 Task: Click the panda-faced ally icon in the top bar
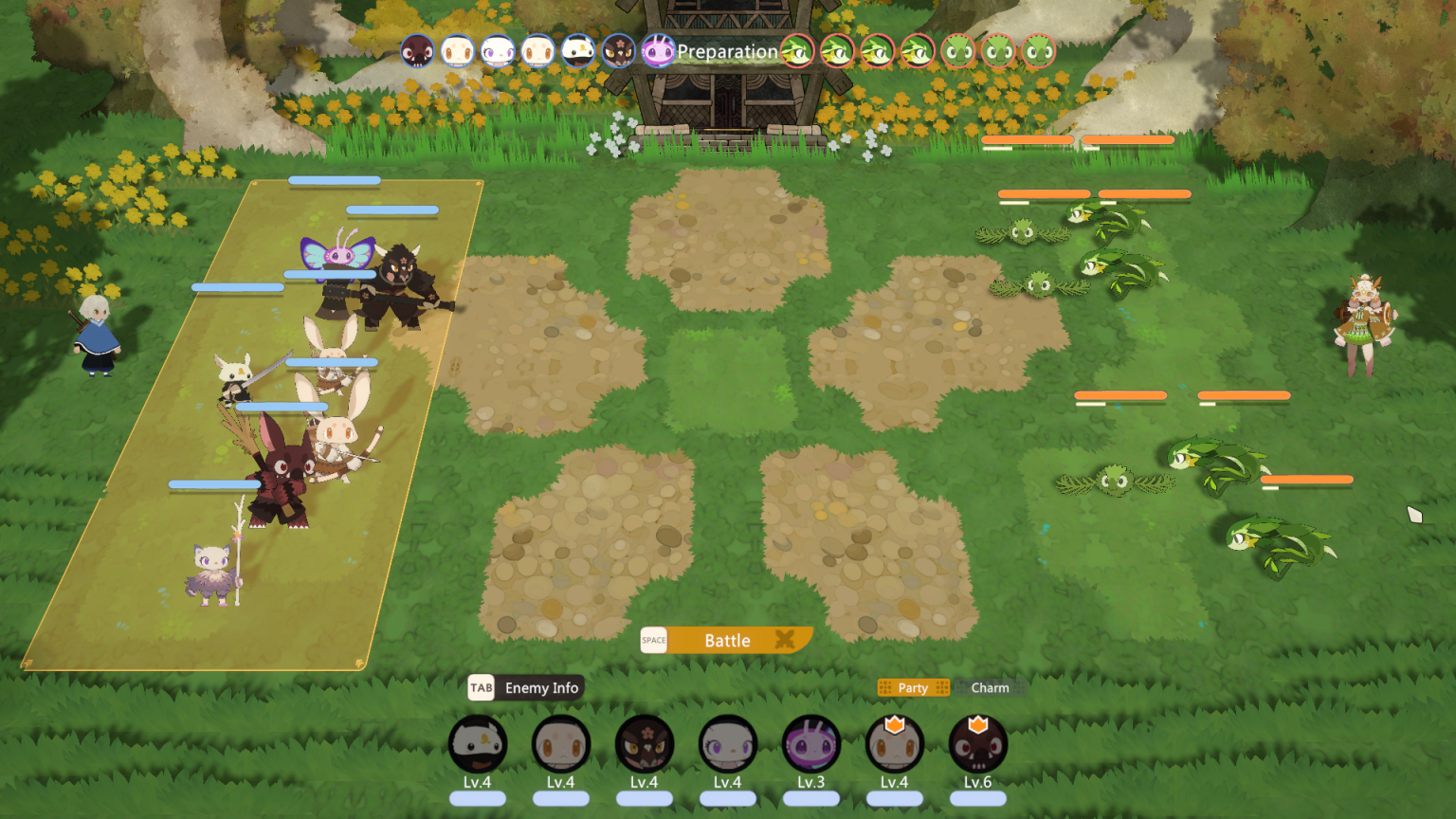point(578,51)
